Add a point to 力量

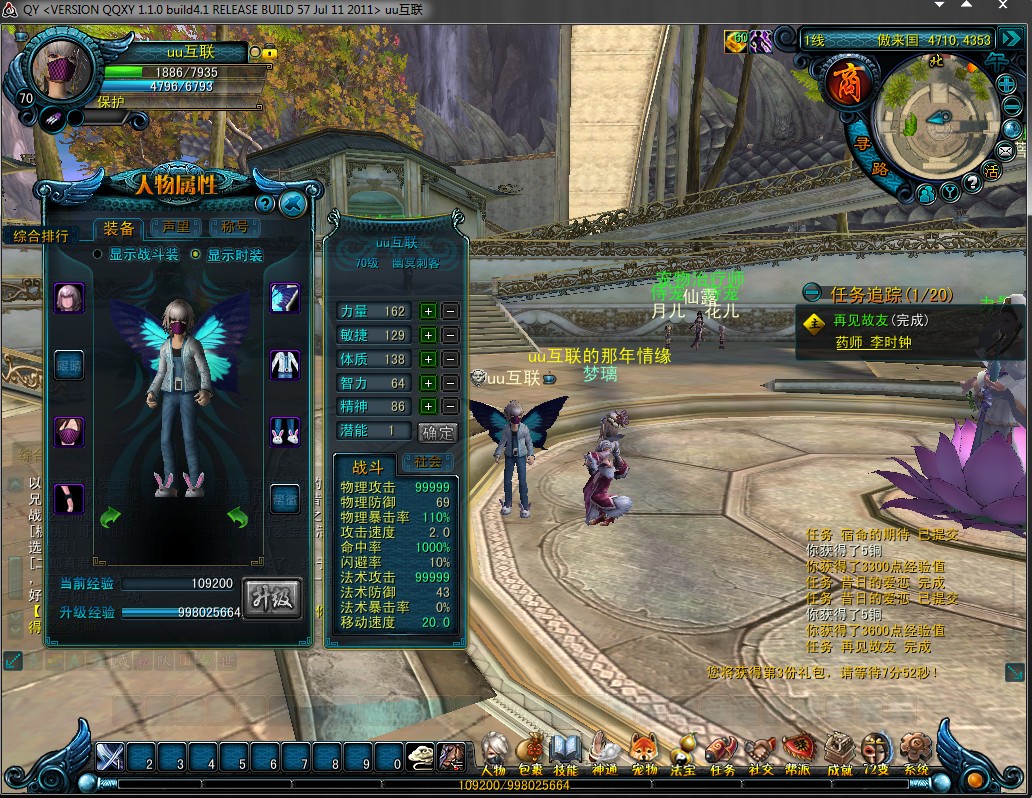pos(428,311)
